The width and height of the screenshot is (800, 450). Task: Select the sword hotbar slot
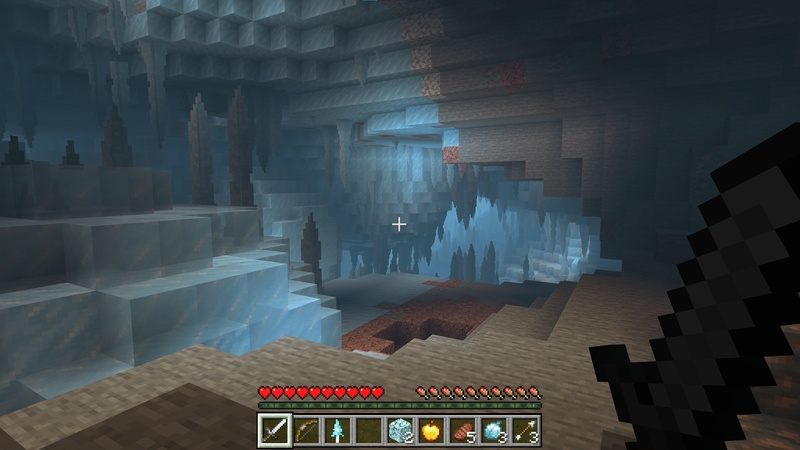(274, 430)
